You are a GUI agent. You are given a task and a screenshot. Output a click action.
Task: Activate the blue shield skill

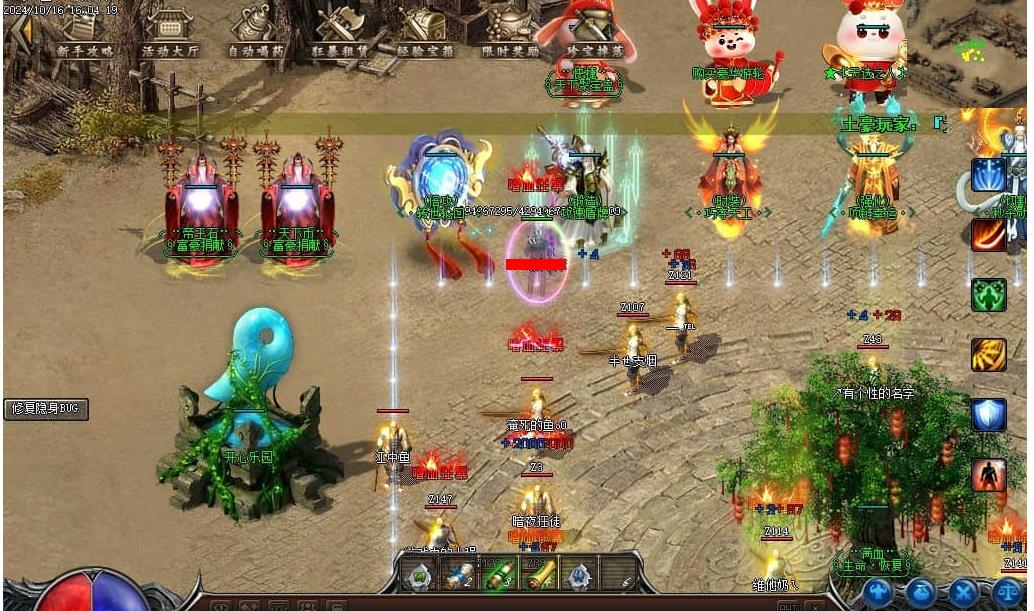(988, 415)
